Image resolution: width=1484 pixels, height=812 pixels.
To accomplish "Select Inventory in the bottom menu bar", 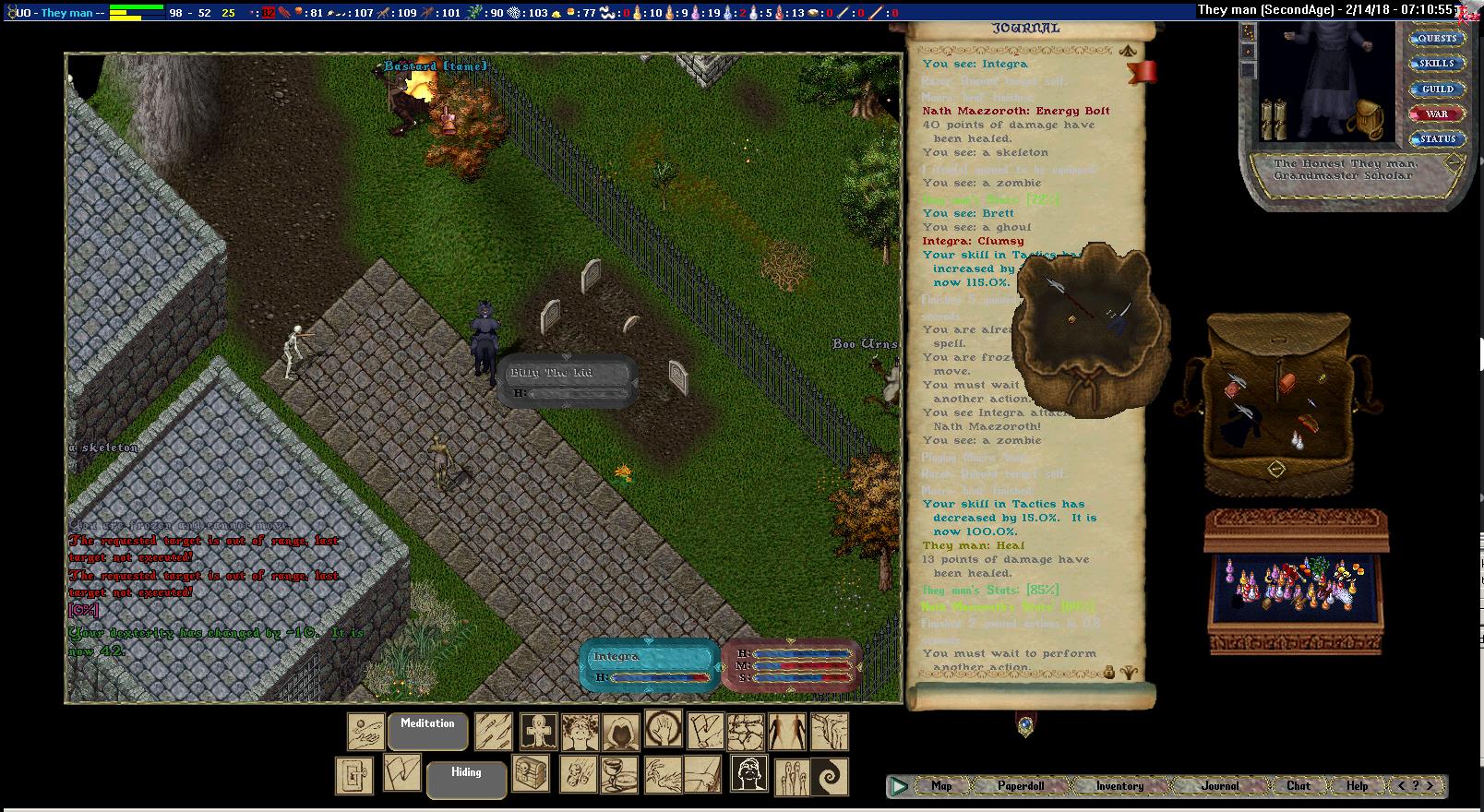I will [x=1119, y=786].
